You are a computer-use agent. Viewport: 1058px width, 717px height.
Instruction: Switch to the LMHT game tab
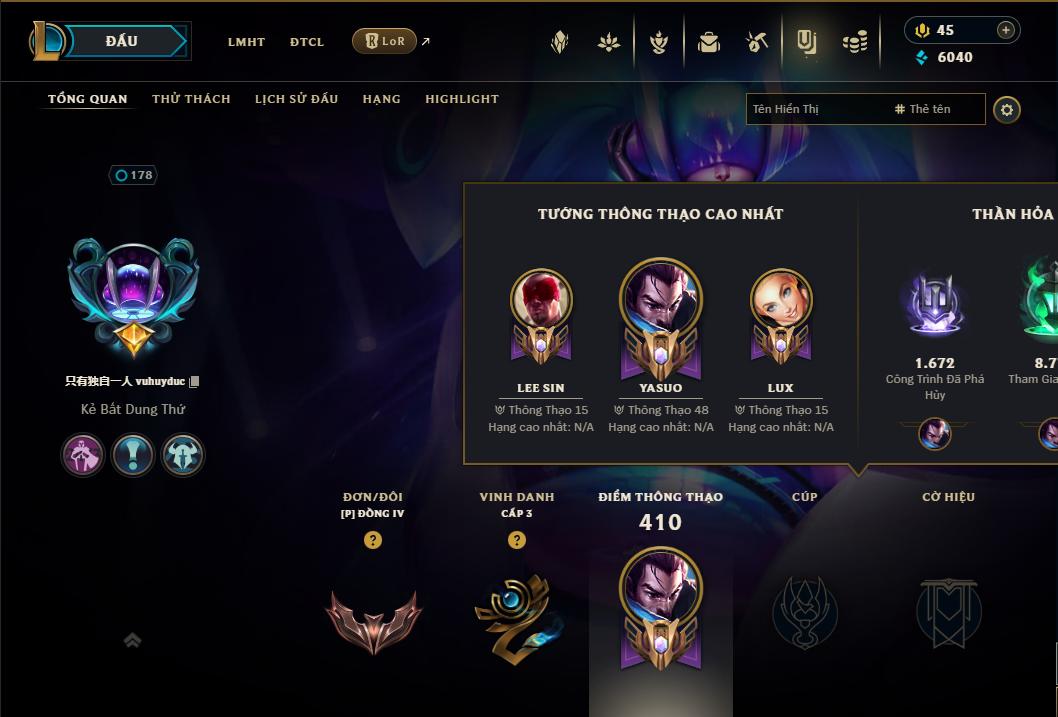tap(246, 42)
